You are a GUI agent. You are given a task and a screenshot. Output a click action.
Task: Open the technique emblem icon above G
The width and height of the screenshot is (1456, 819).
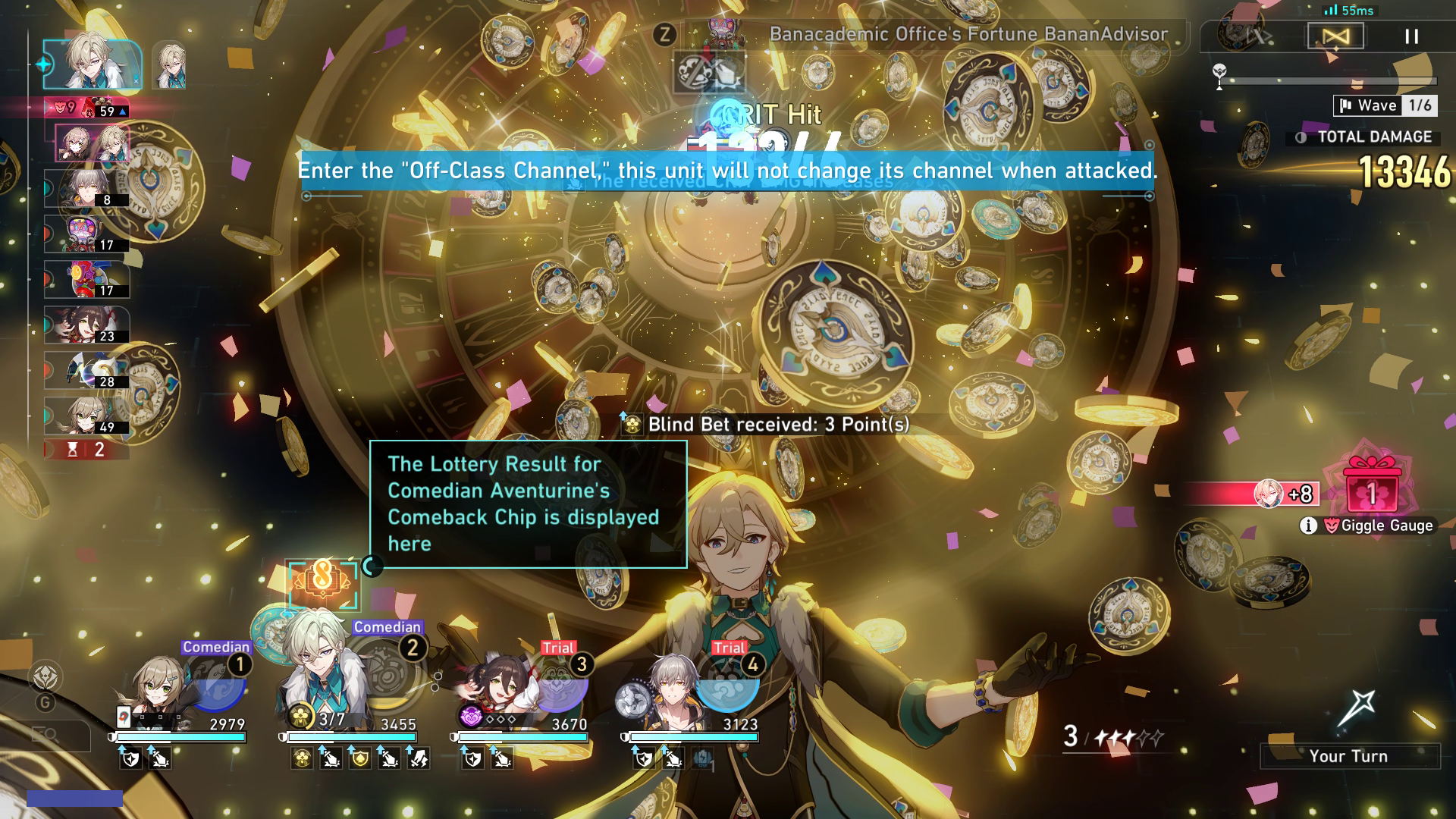coord(45,675)
